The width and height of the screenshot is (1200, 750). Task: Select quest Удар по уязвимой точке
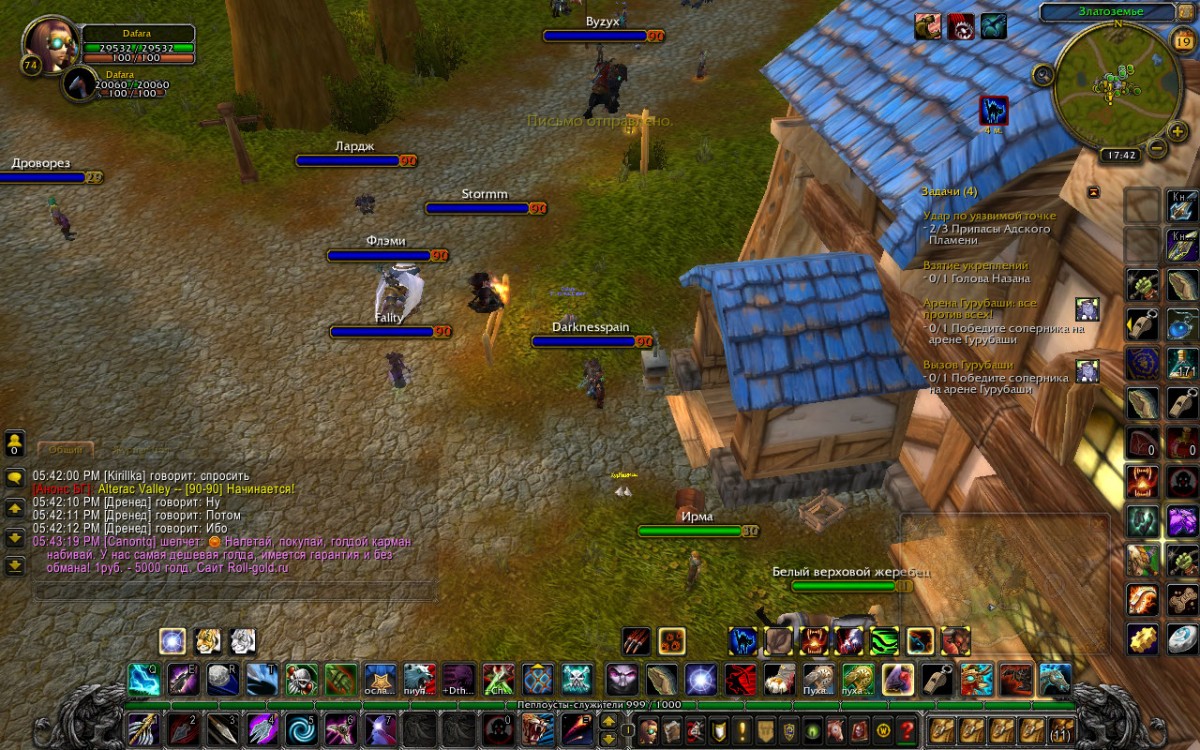coord(989,216)
